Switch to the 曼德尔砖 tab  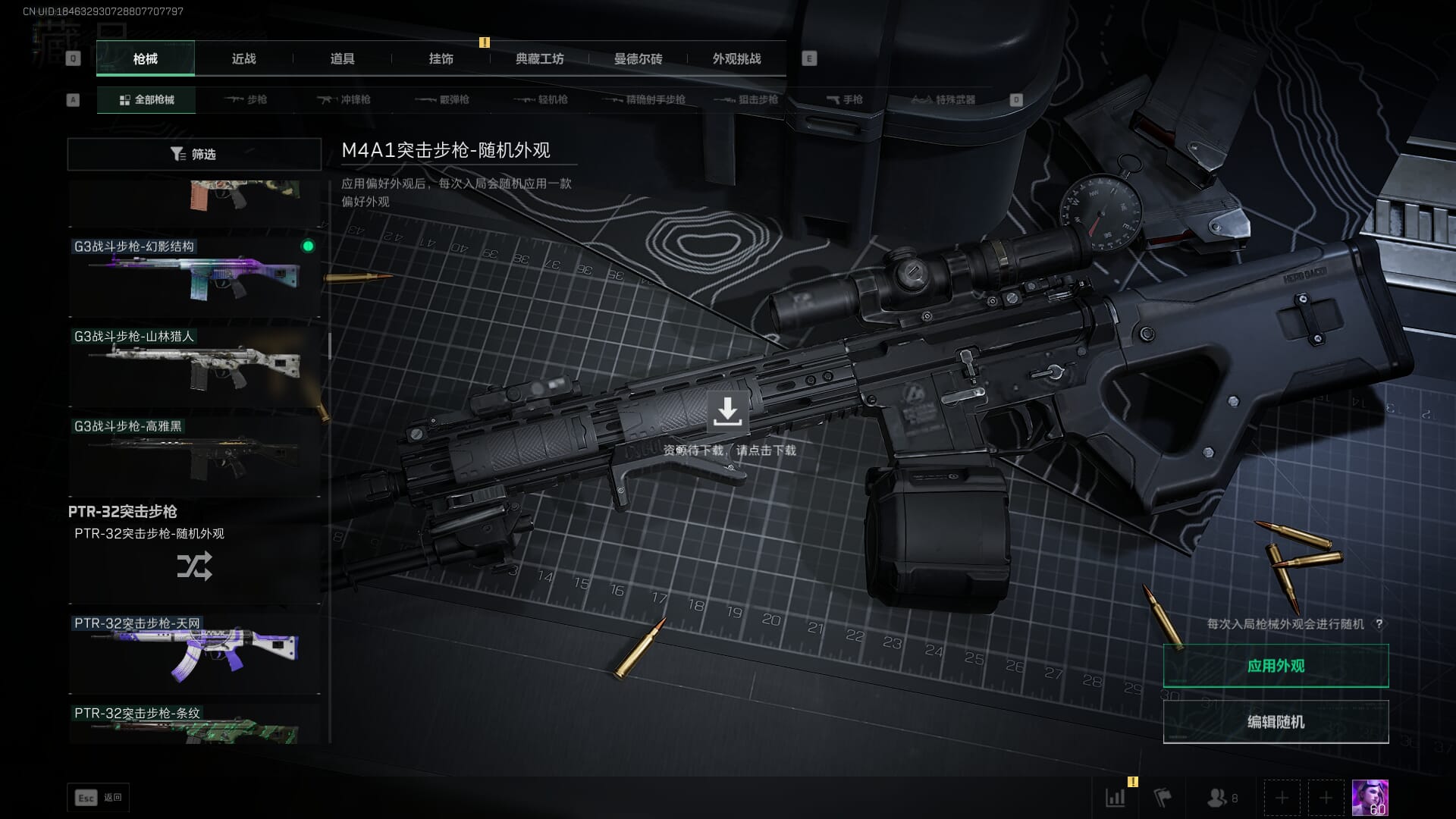click(x=638, y=58)
